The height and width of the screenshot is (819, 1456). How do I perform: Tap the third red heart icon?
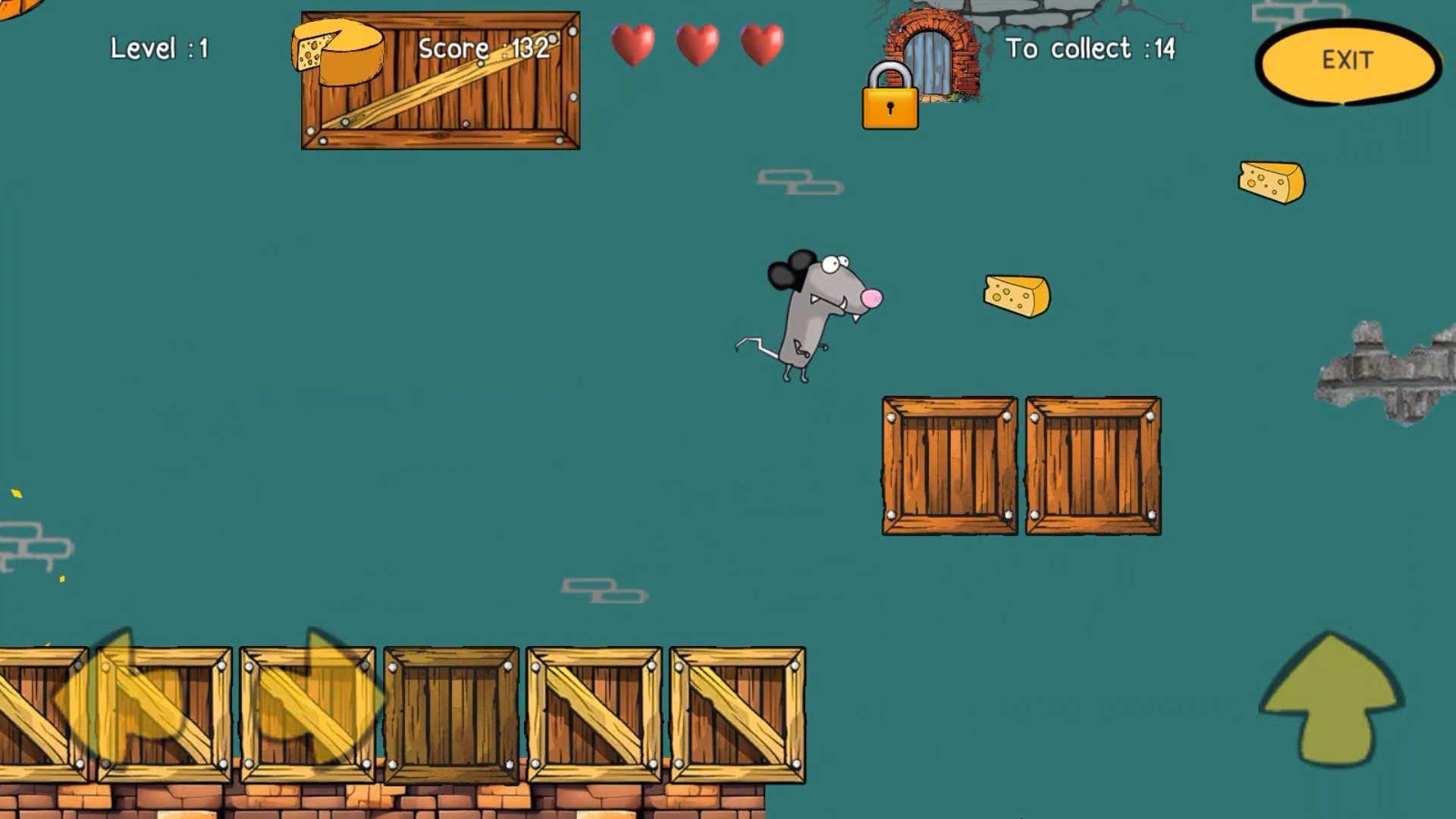click(762, 45)
